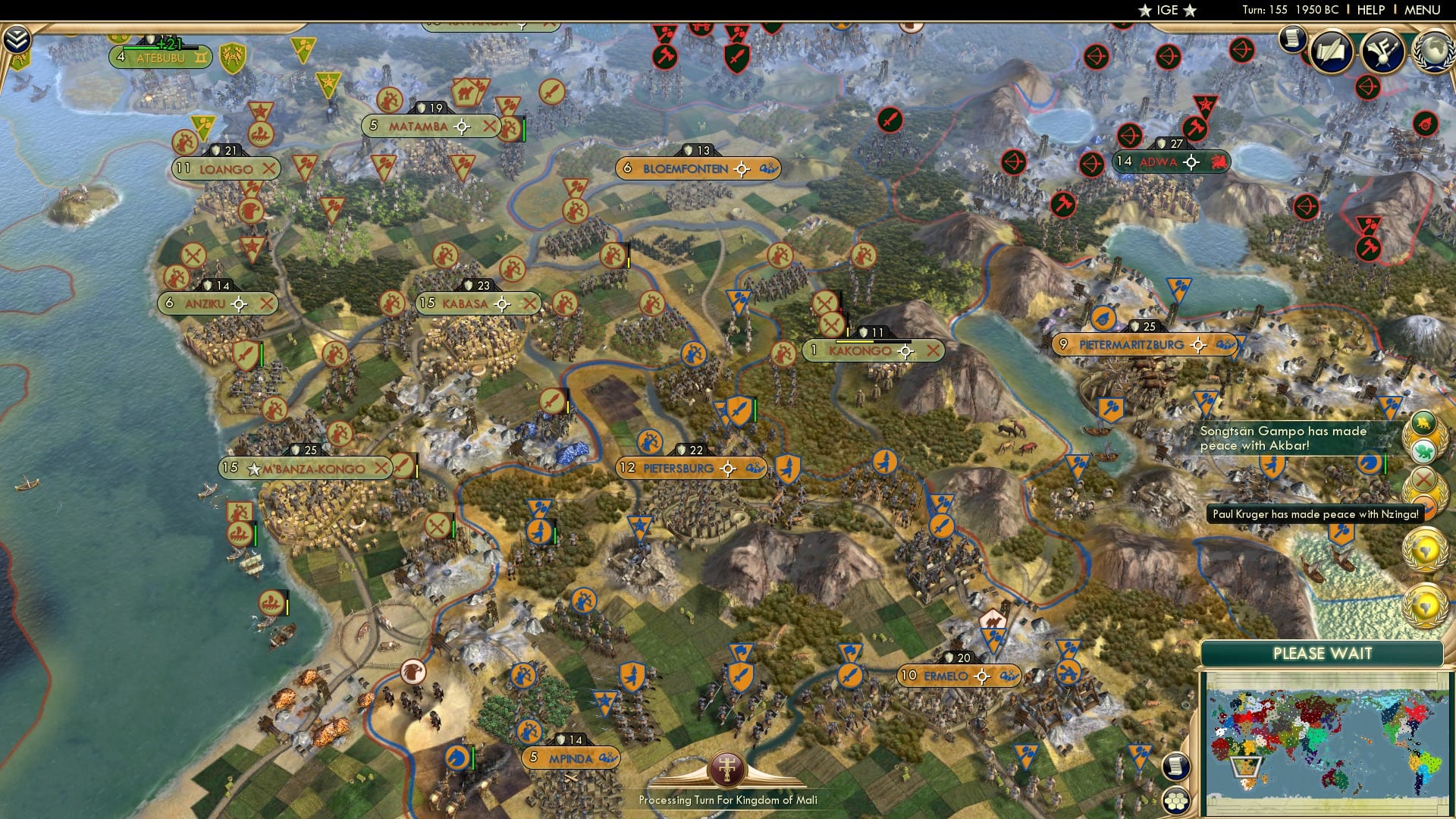The image size is (1456, 819).
Task: Click the raze X on the Loango banner
Action: pos(270,169)
